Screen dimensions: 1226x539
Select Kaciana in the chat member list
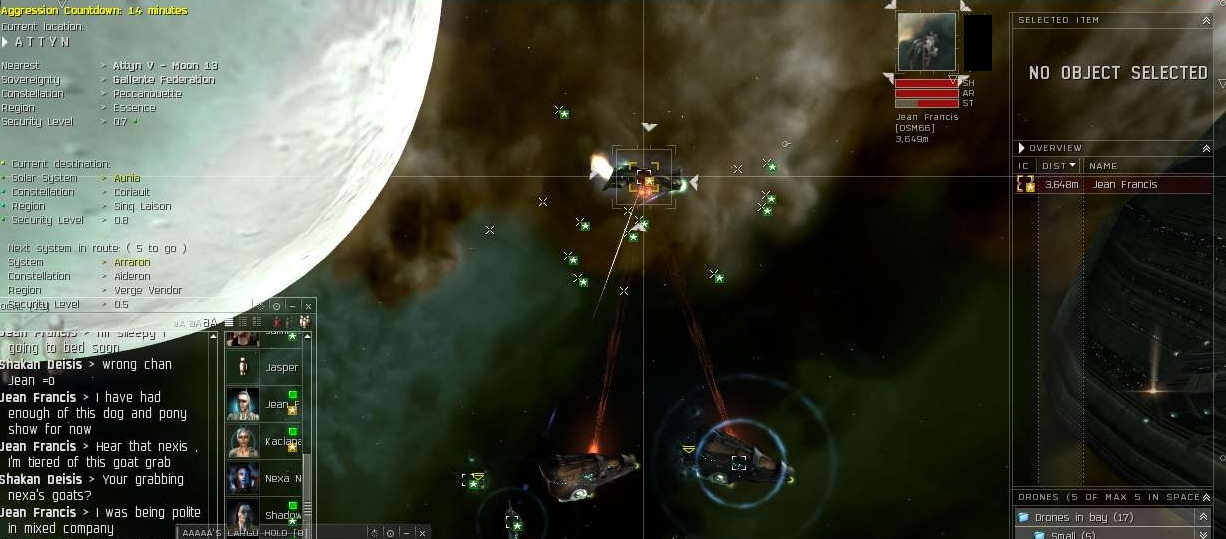pos(263,441)
